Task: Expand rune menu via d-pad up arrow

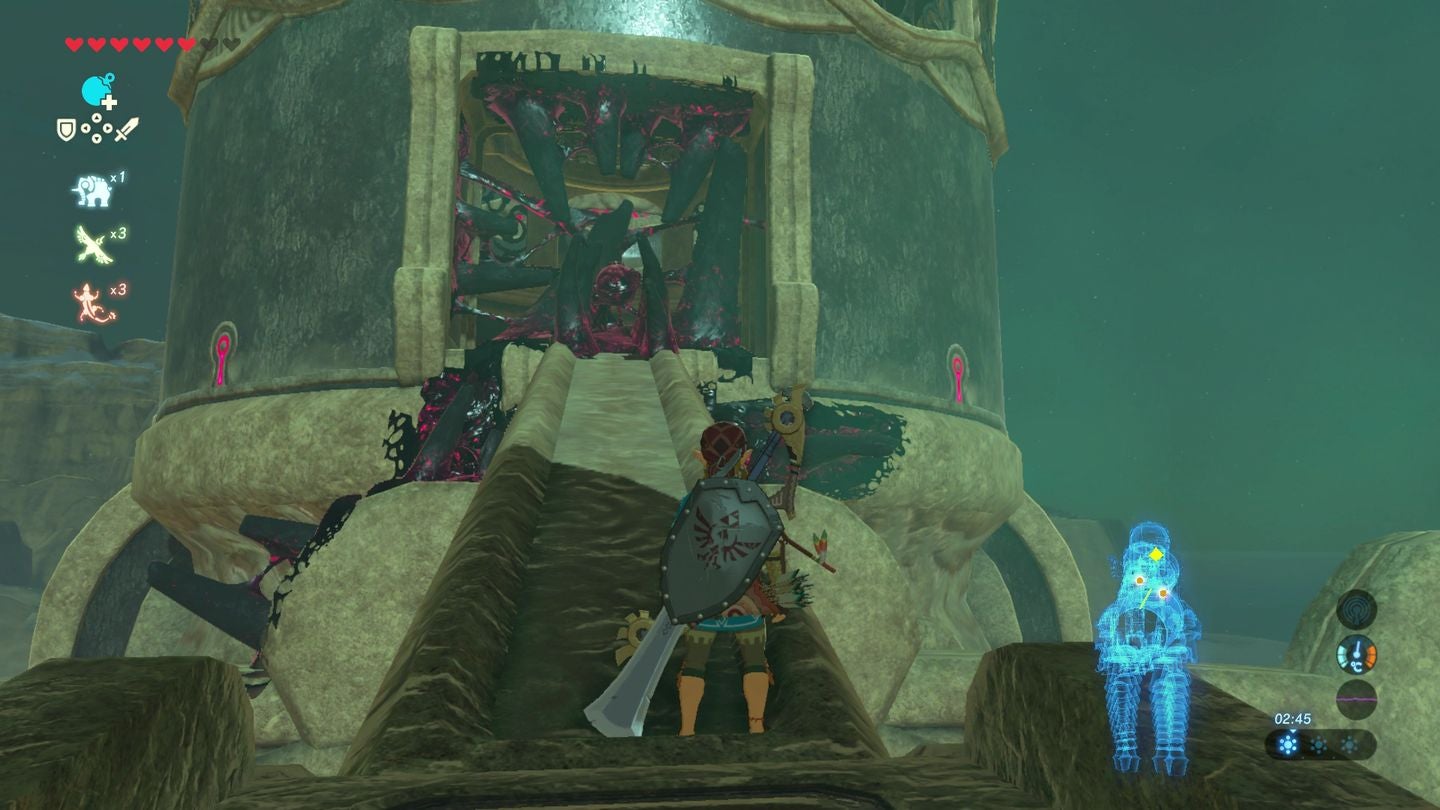Action: click(x=97, y=119)
